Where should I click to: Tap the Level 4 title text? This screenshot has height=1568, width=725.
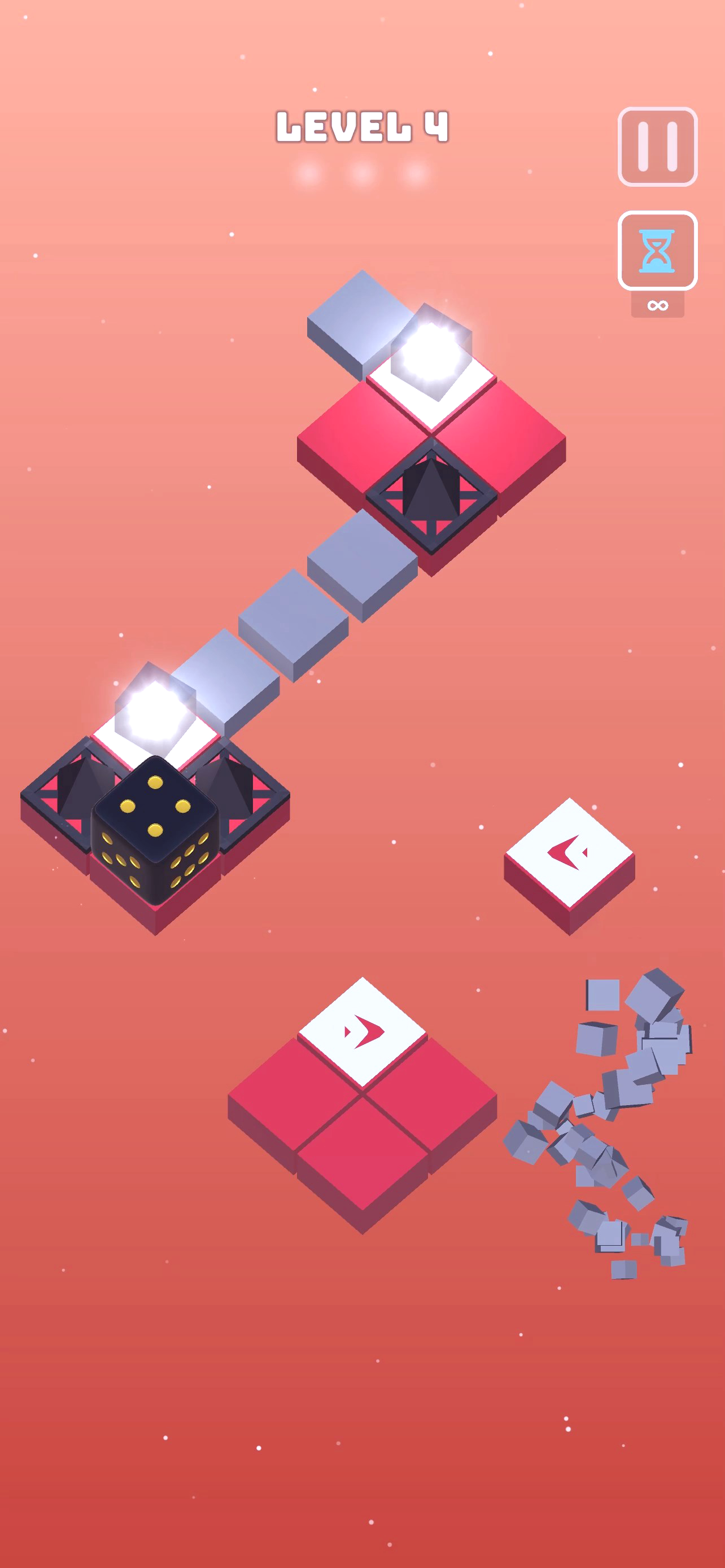(x=361, y=128)
